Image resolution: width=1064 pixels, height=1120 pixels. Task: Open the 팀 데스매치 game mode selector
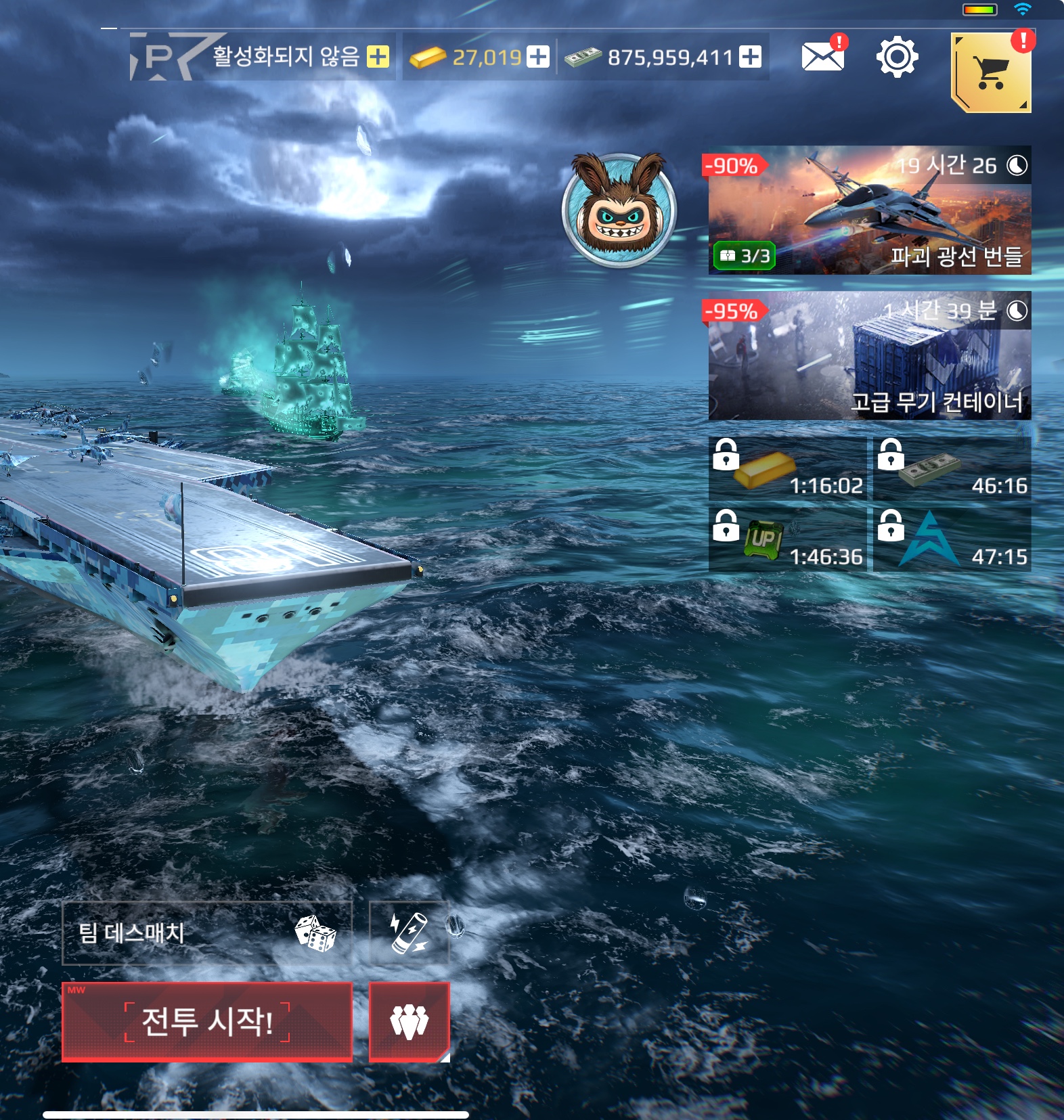point(207,933)
